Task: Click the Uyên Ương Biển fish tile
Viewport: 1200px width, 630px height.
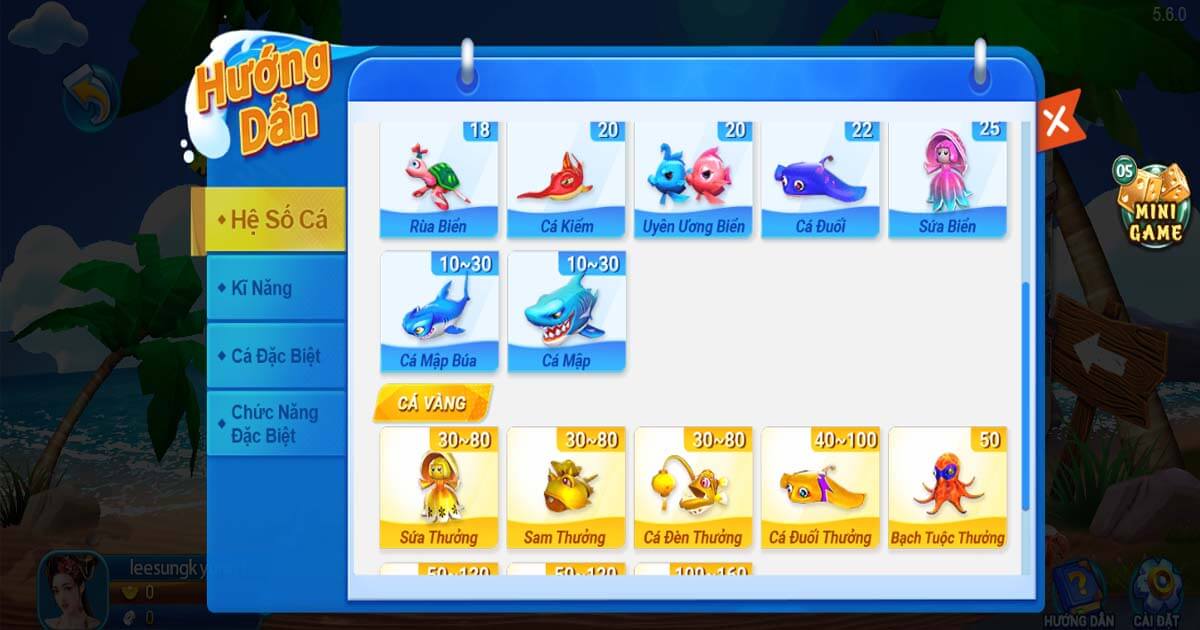Action: (693, 180)
